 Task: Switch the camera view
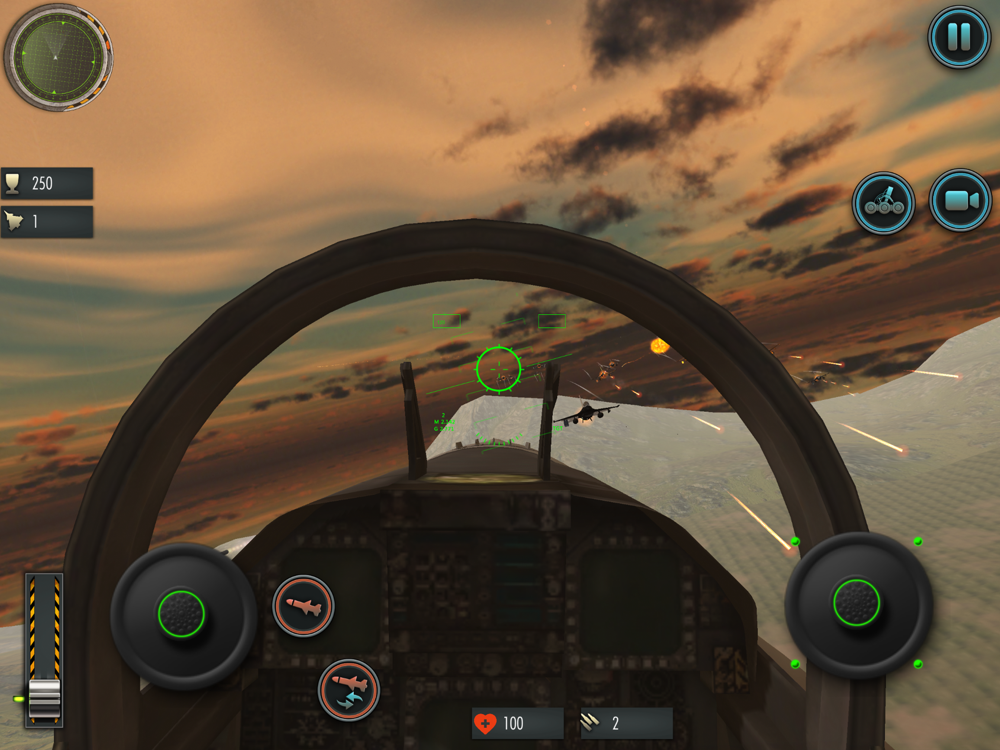tap(959, 201)
